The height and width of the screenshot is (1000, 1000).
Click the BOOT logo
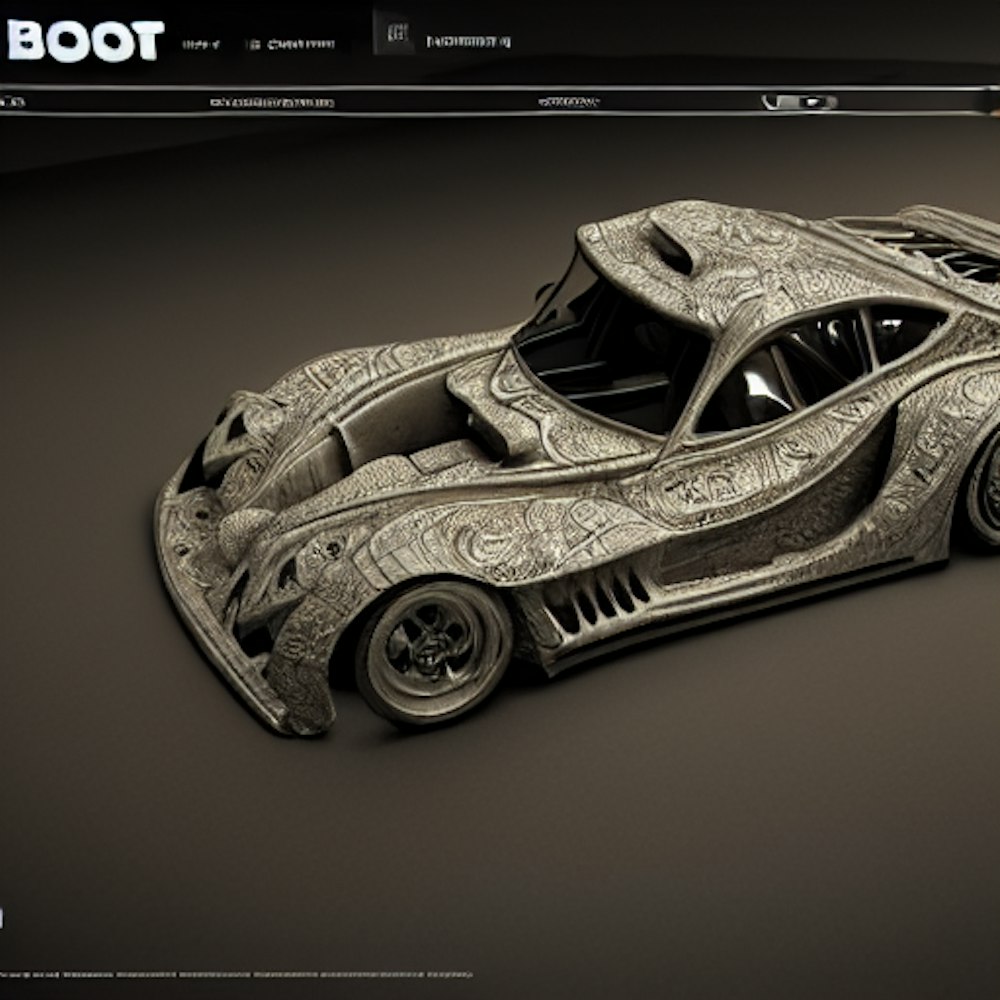pyautogui.click(x=85, y=41)
